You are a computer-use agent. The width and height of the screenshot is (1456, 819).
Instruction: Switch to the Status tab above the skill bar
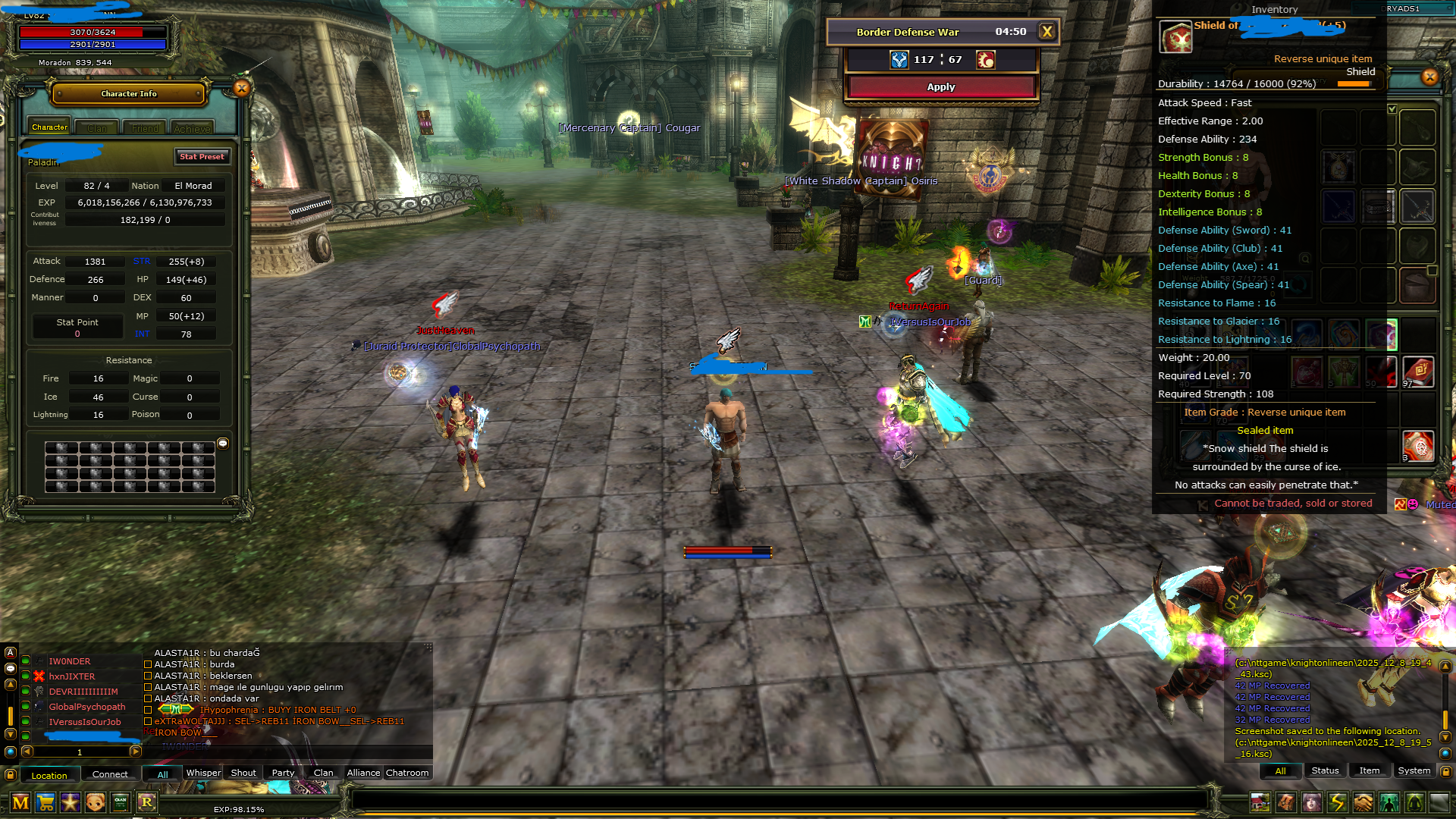(1325, 770)
